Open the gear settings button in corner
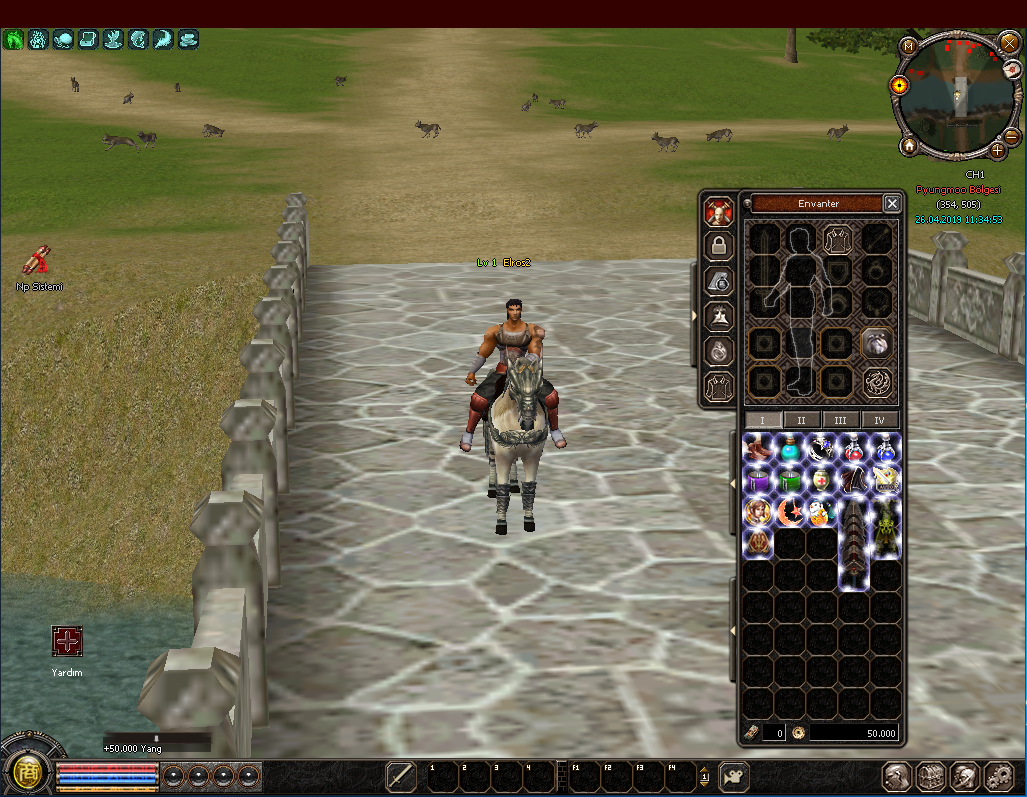The image size is (1027, 797). click(x=998, y=776)
